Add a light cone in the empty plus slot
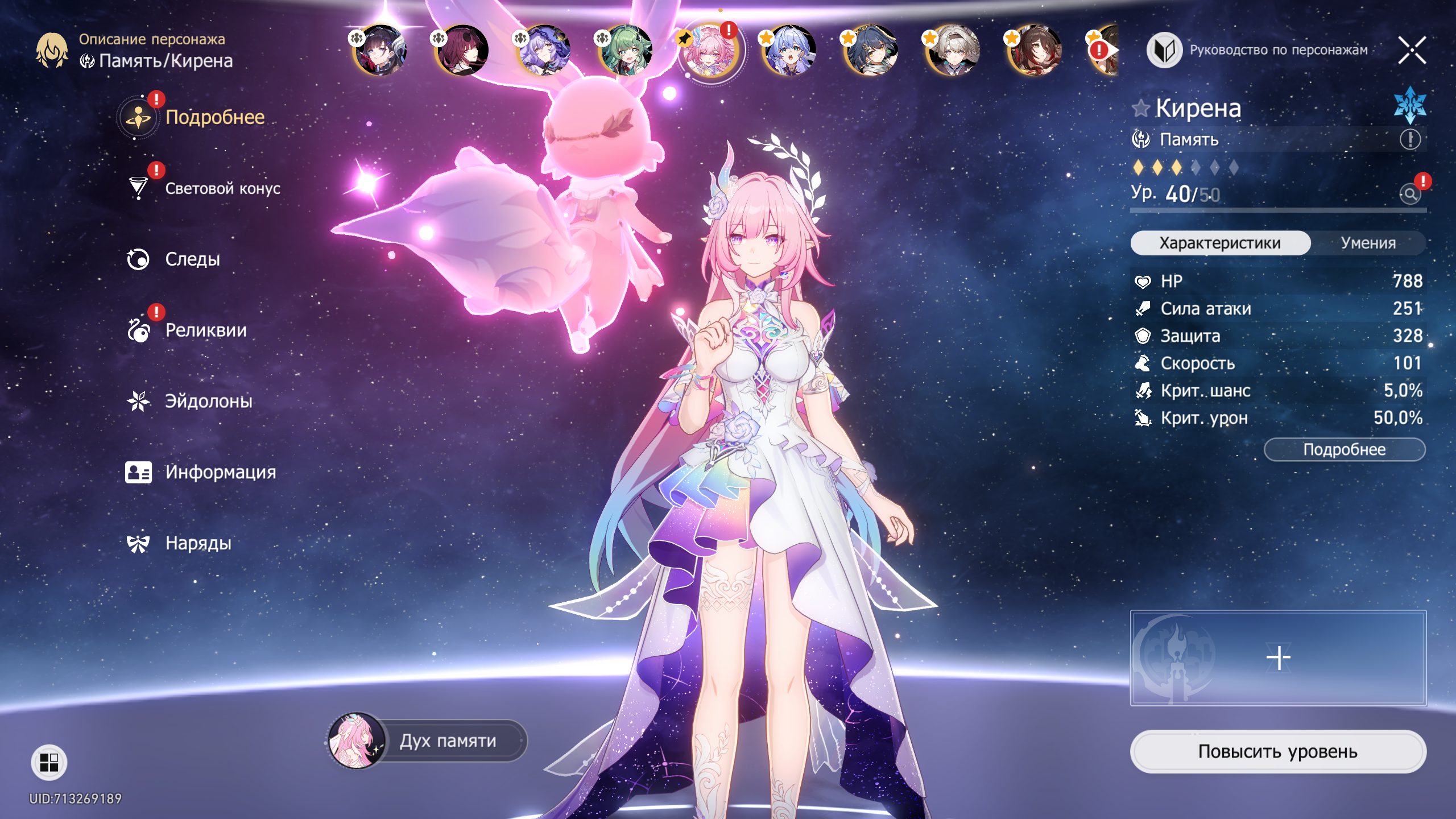 click(1278, 657)
